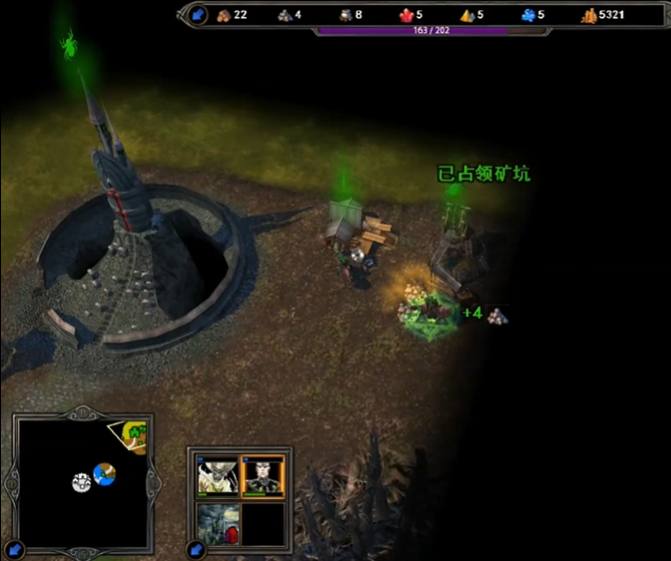Toggle the resource bar's blue arrow button
Image resolution: width=671 pixels, height=561 pixels.
[198, 15]
